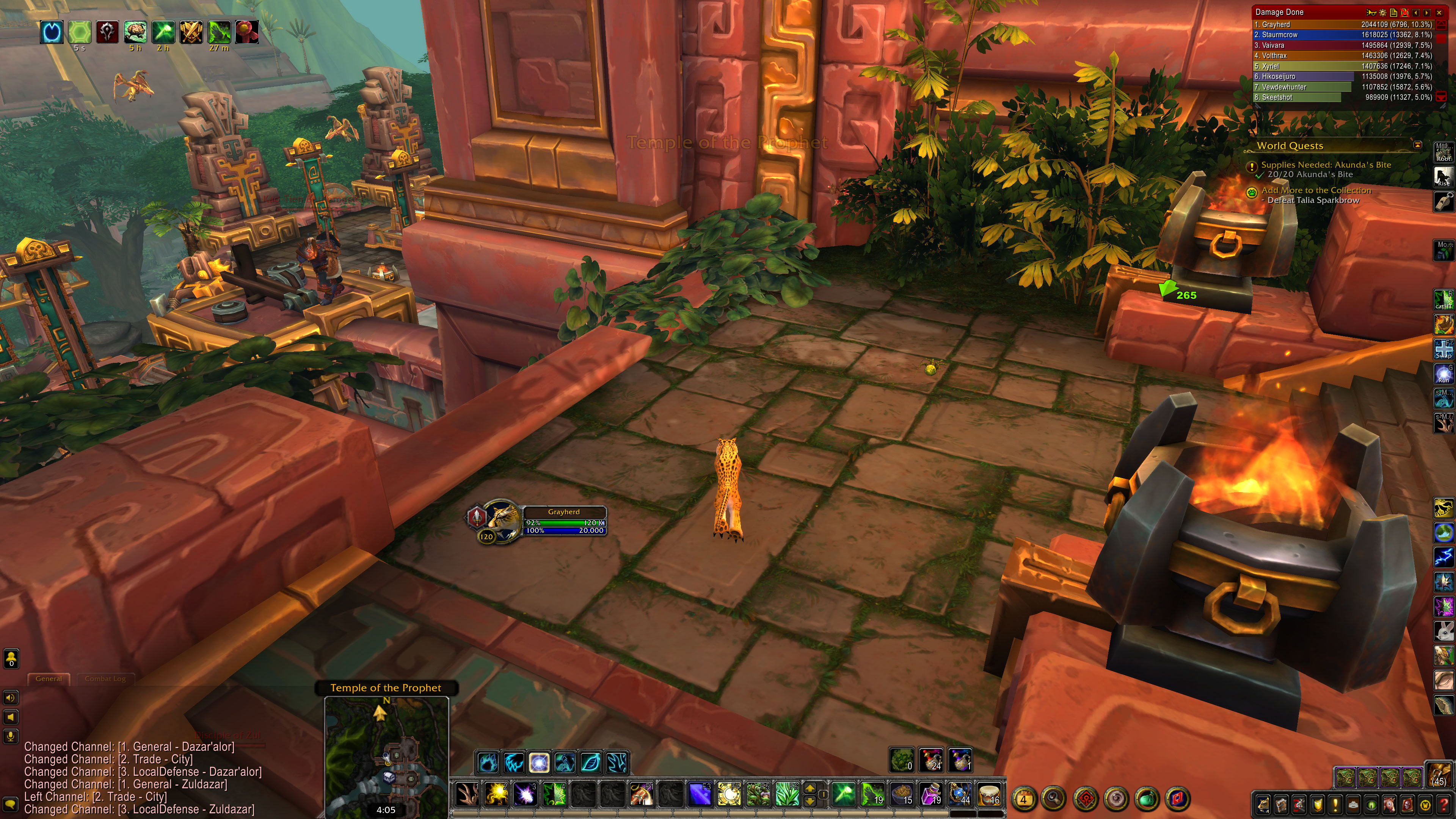Activate the paw print Cat Form stance
This screenshot has width=1456, height=819.
[x=487, y=763]
